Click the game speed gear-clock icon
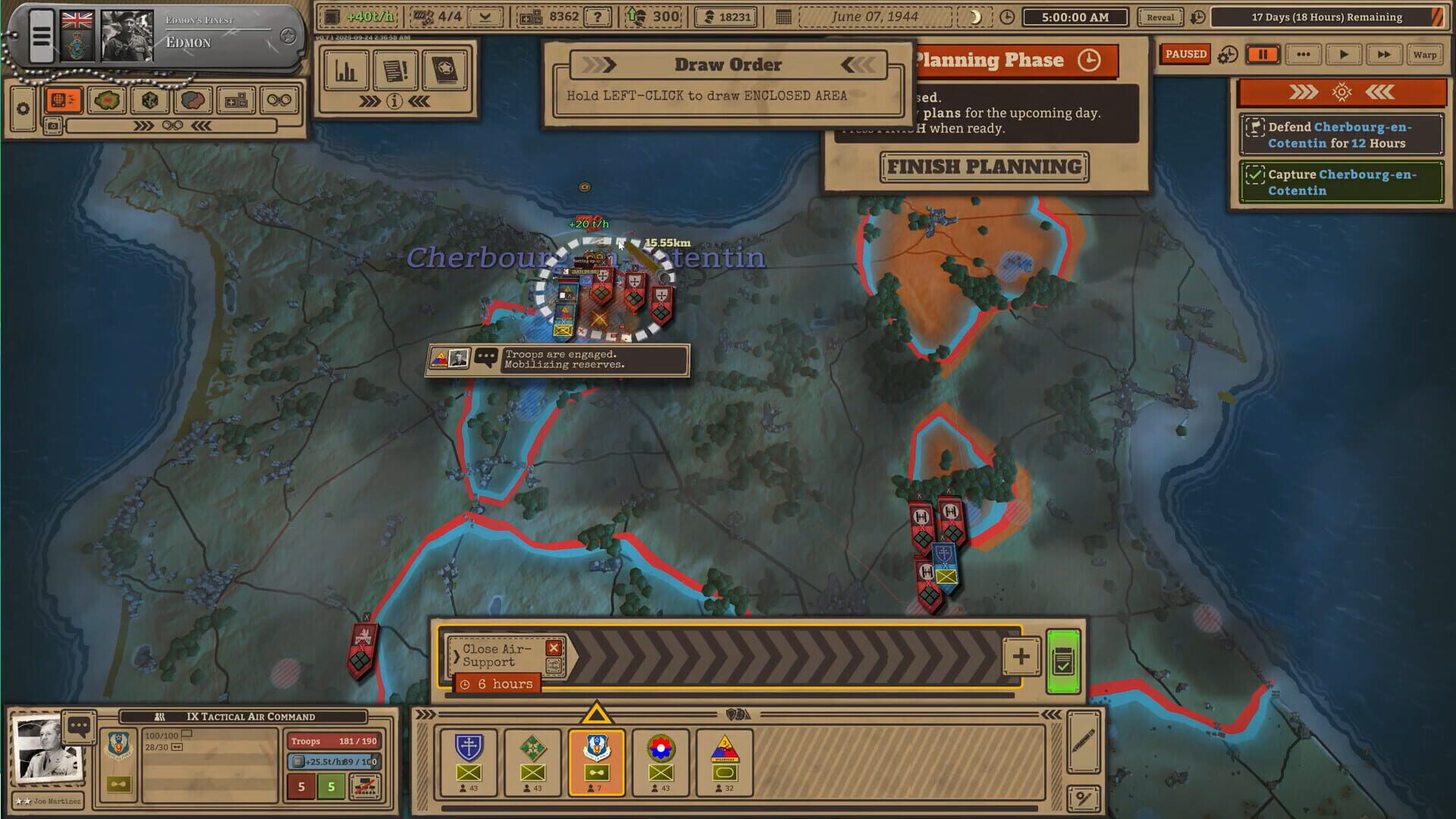1456x819 pixels. (x=1228, y=55)
